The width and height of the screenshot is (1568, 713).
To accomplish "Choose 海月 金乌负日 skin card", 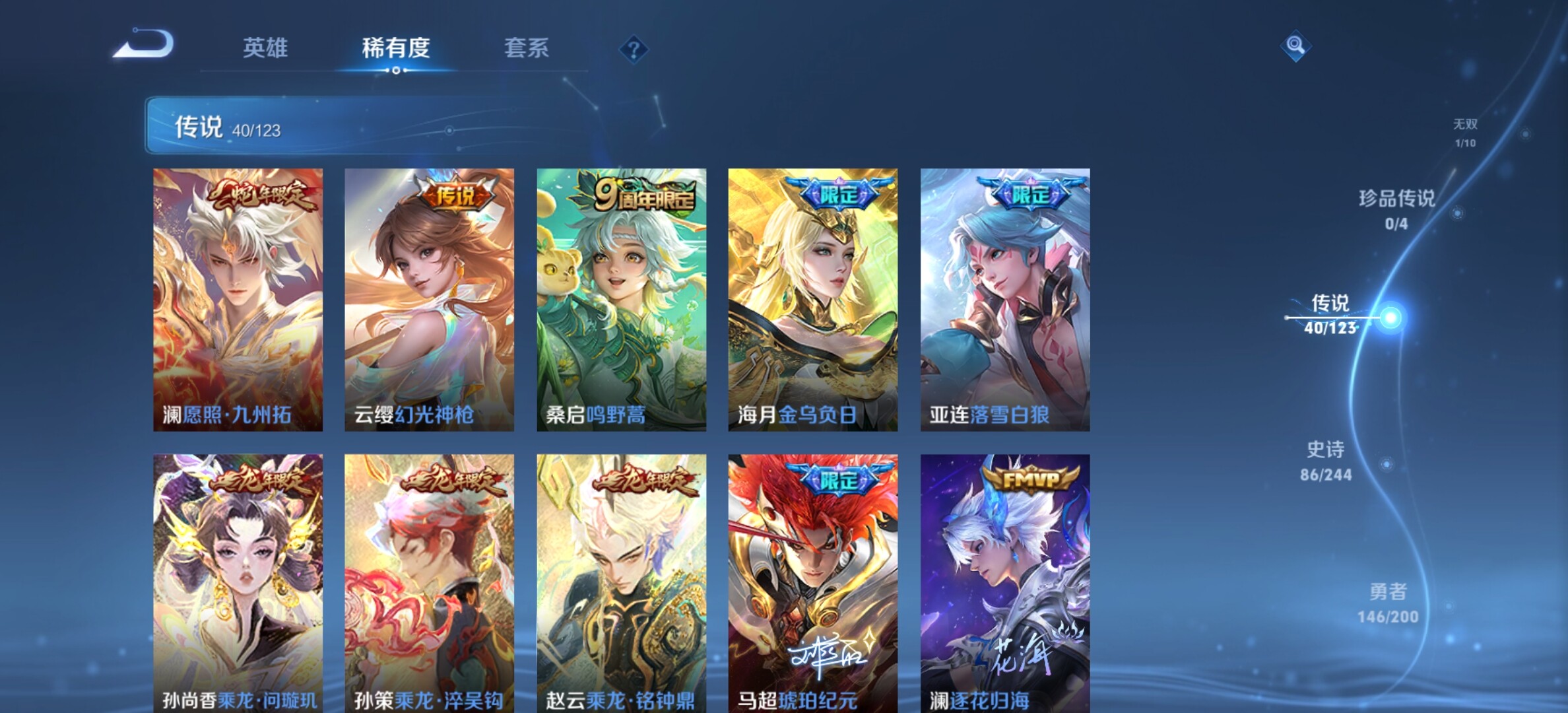I will (812, 300).
